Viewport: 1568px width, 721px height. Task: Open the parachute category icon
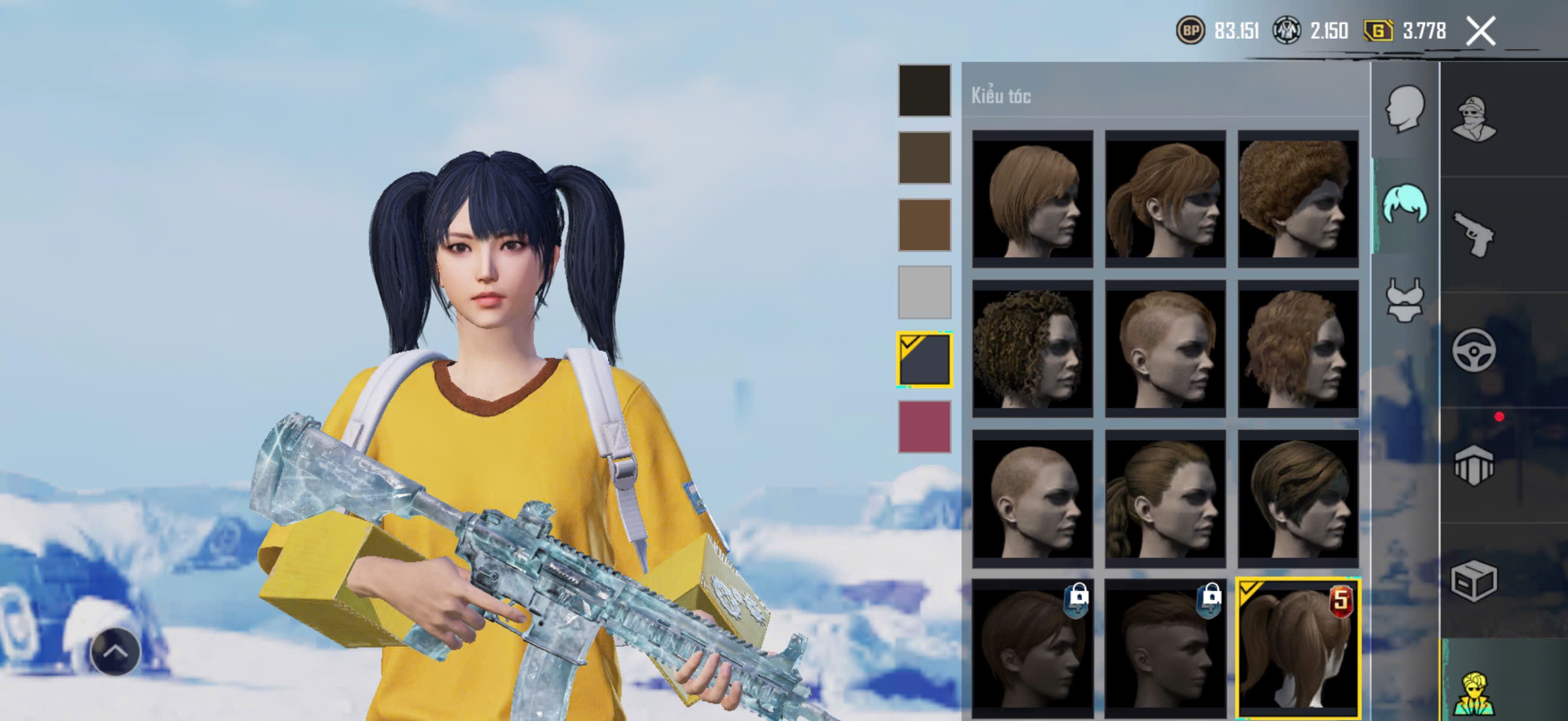point(1474,466)
